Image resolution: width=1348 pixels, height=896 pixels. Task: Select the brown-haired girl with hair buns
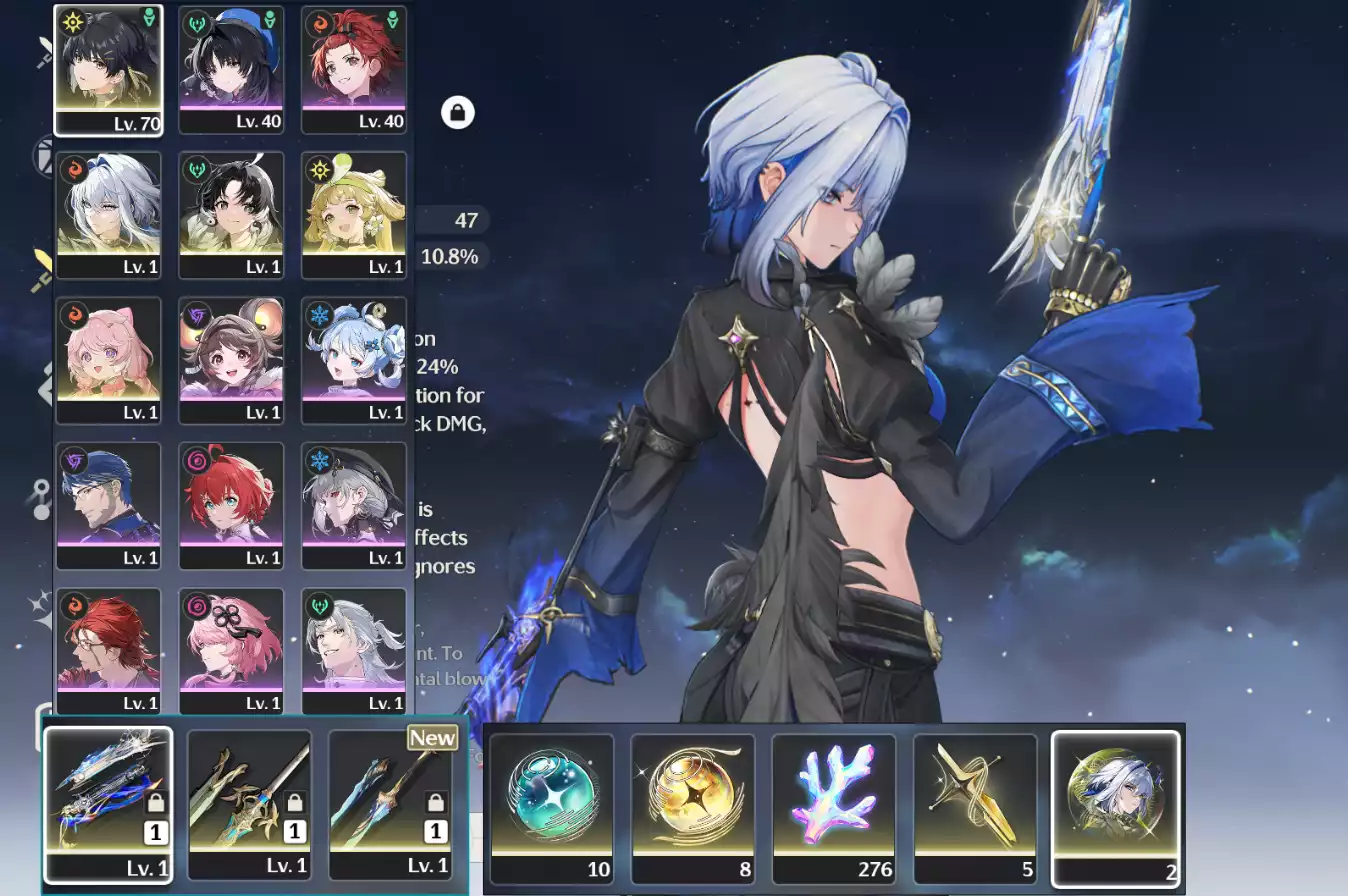click(x=231, y=360)
